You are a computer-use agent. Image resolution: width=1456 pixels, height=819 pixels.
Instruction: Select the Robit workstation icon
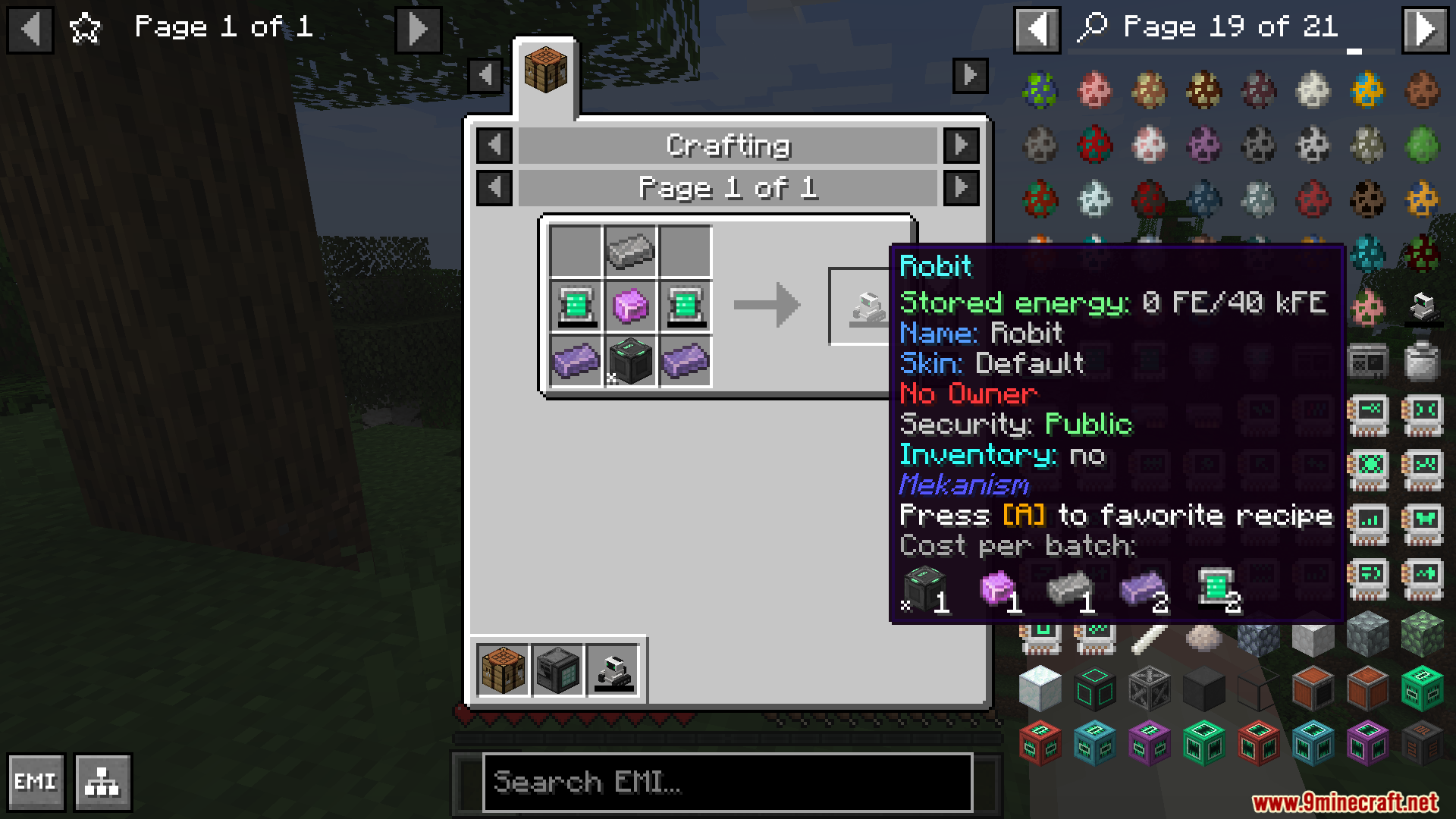coord(615,670)
